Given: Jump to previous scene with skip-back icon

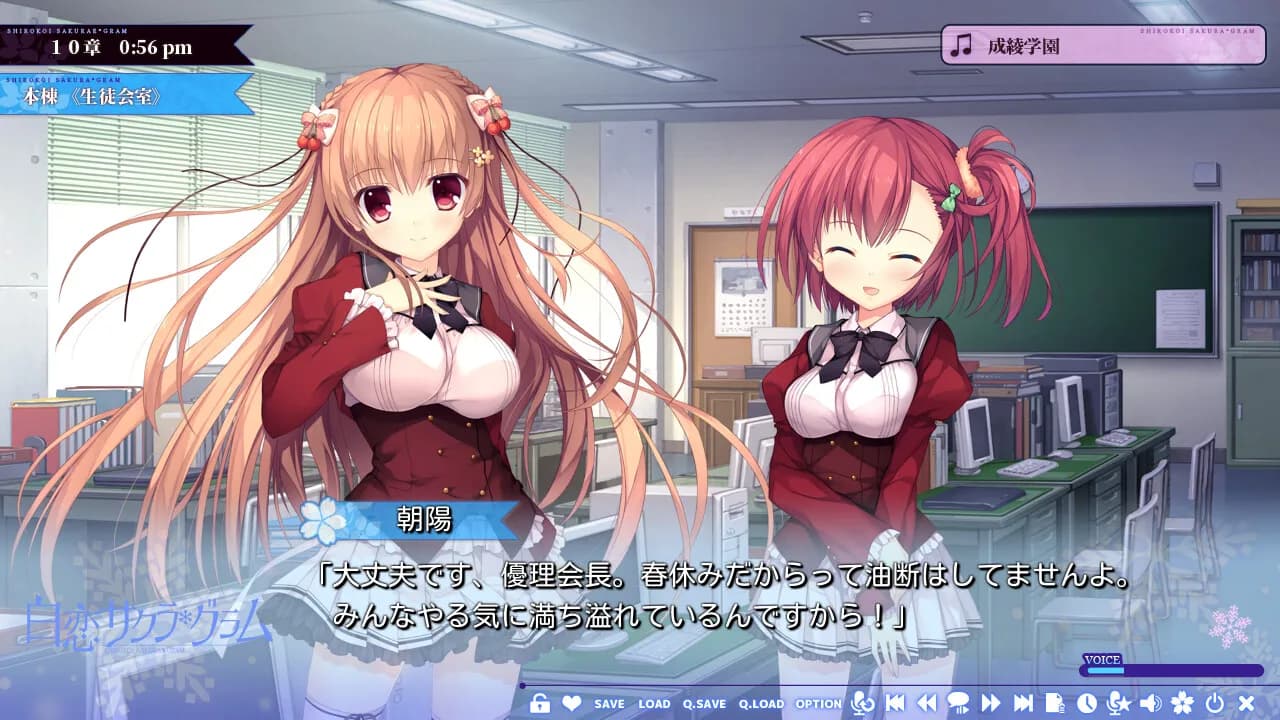Looking at the screenshot, I should pyautogui.click(x=897, y=703).
